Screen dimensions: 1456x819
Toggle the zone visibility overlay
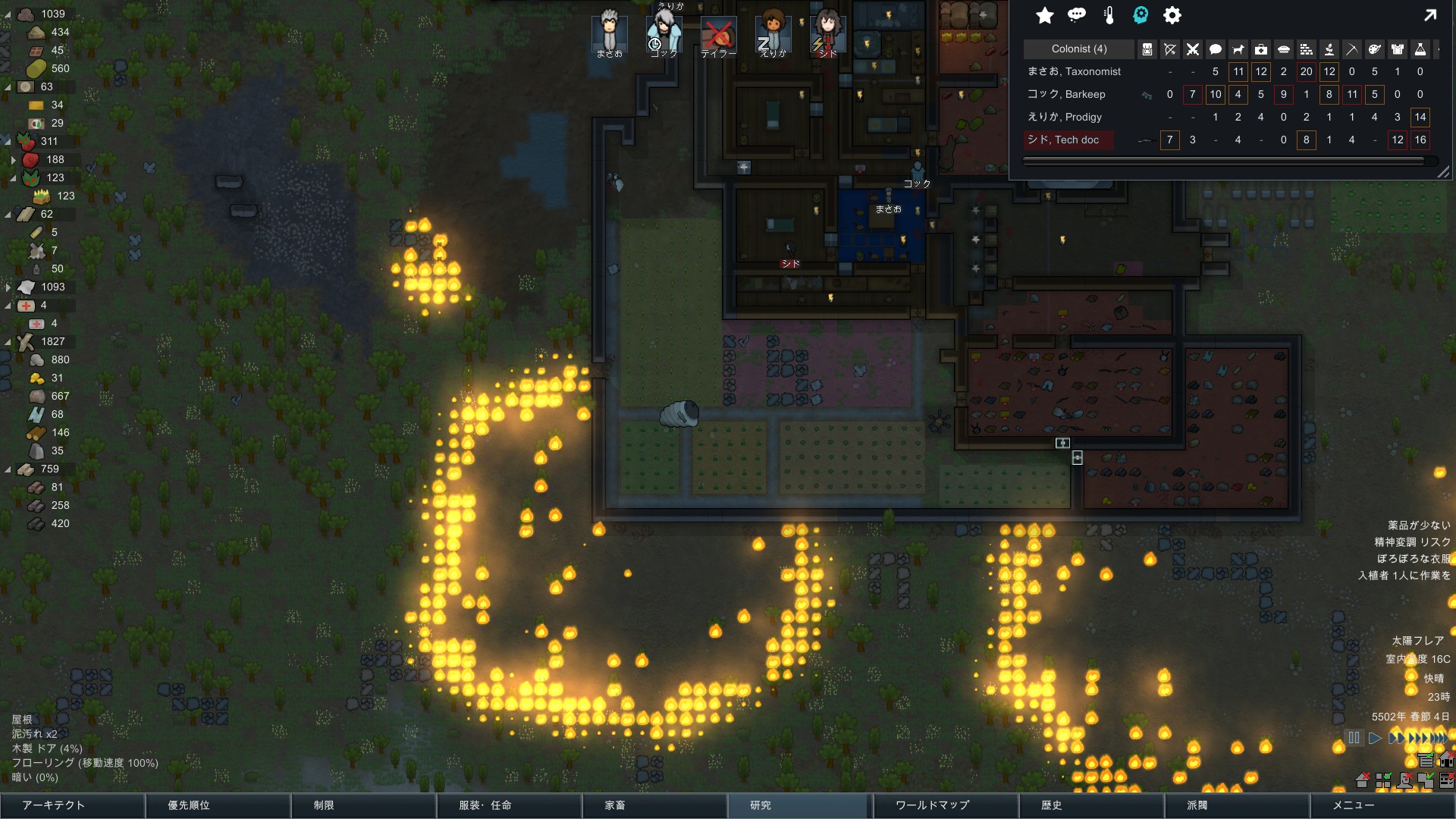click(1382, 780)
